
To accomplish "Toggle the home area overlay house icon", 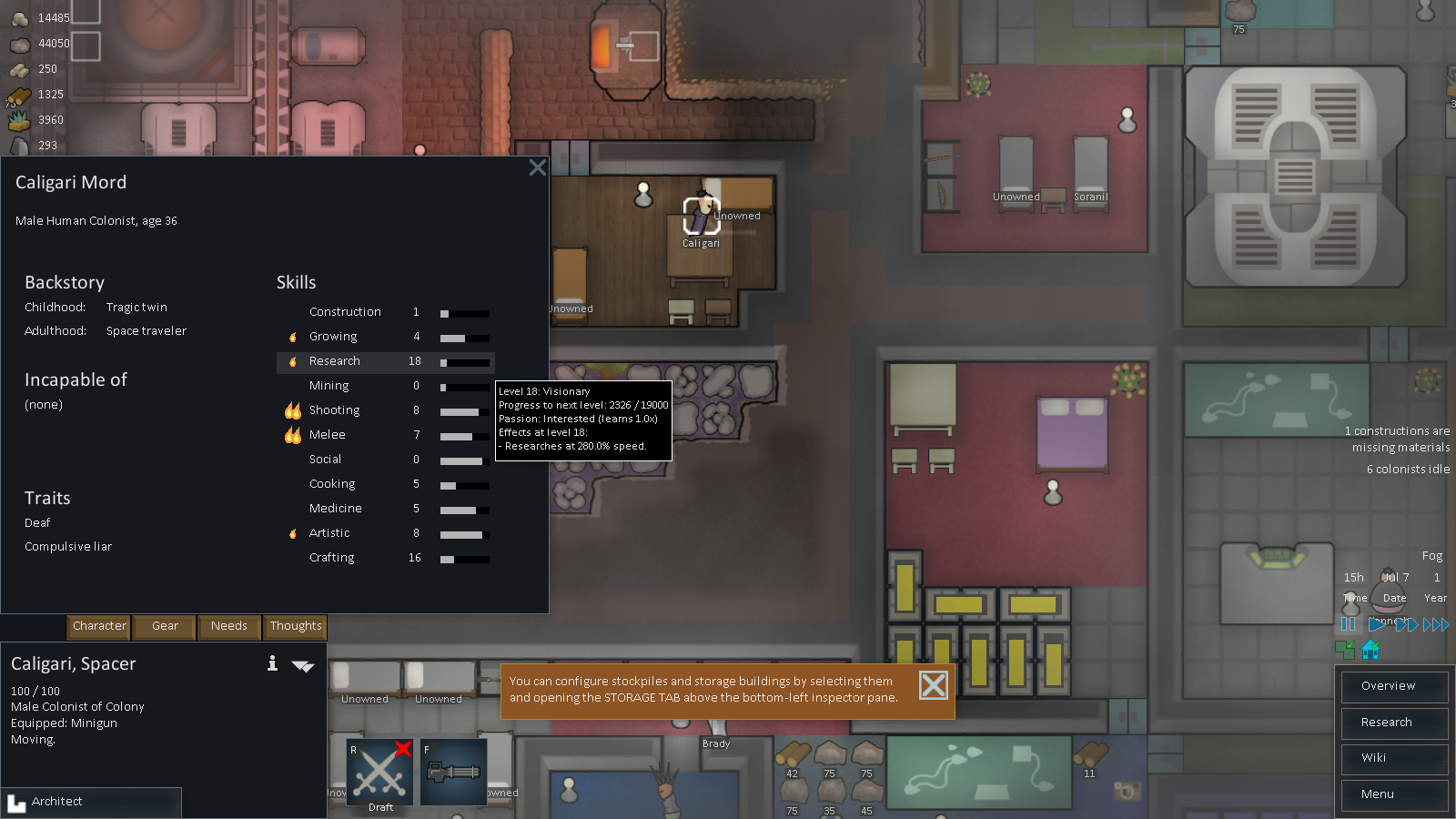I will tap(1371, 650).
